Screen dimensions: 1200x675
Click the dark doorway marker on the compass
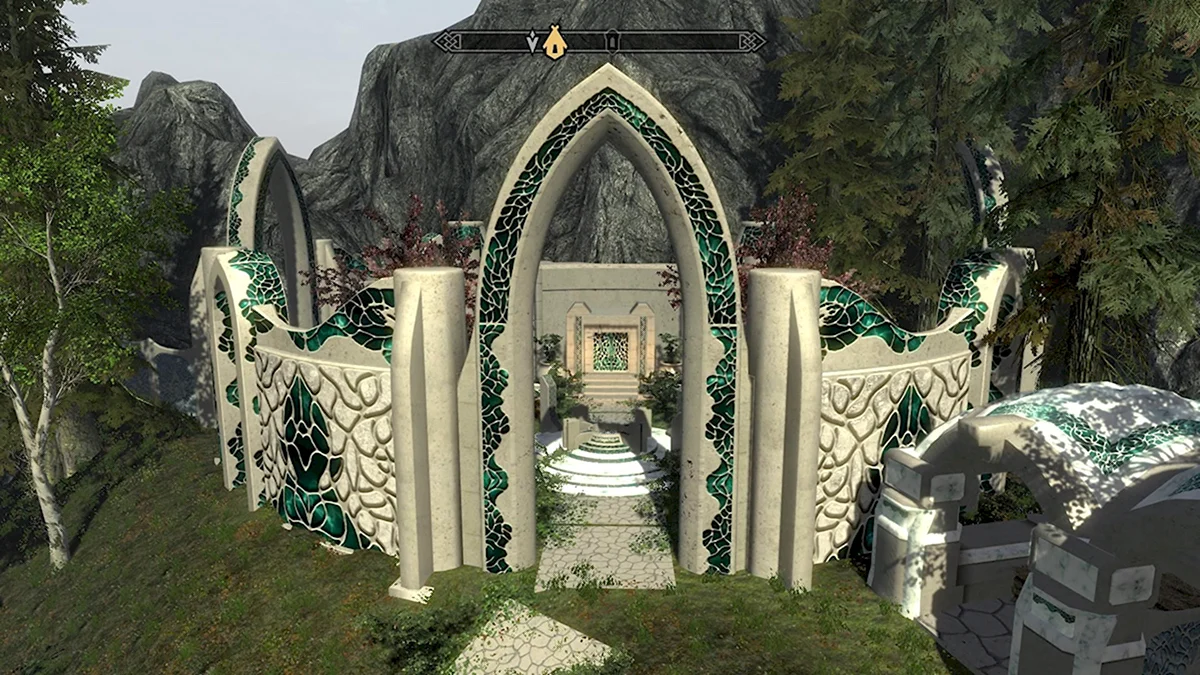[x=613, y=41]
